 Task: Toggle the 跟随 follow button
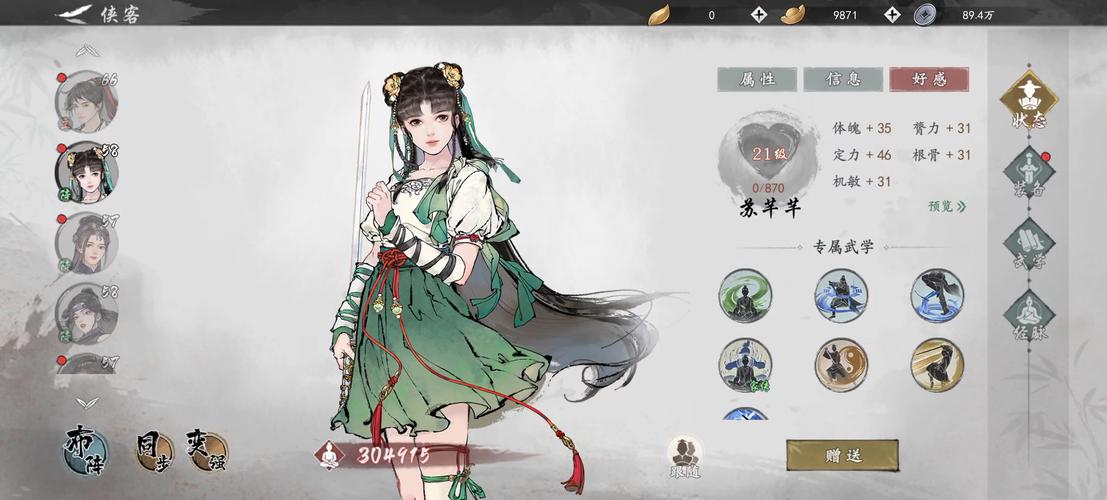[686, 455]
